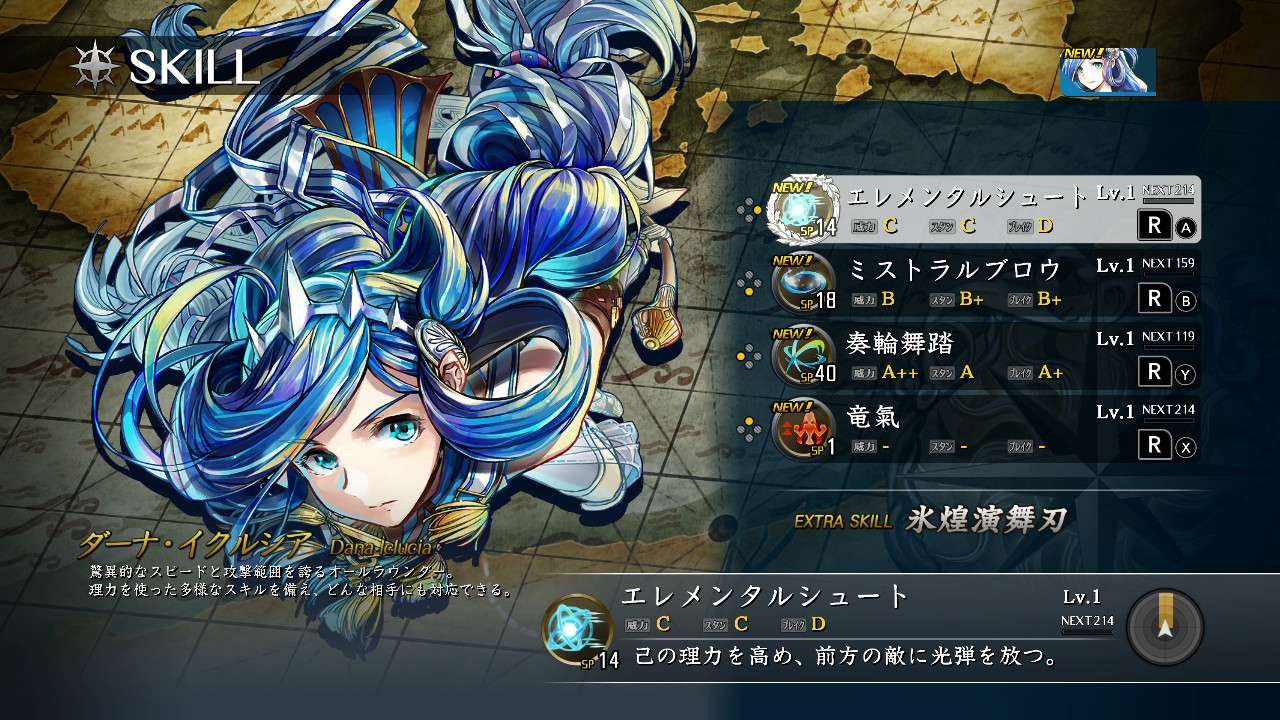Click the ミストラルブロウ wind ring icon
This screenshot has height=720, width=1280.
tap(803, 283)
